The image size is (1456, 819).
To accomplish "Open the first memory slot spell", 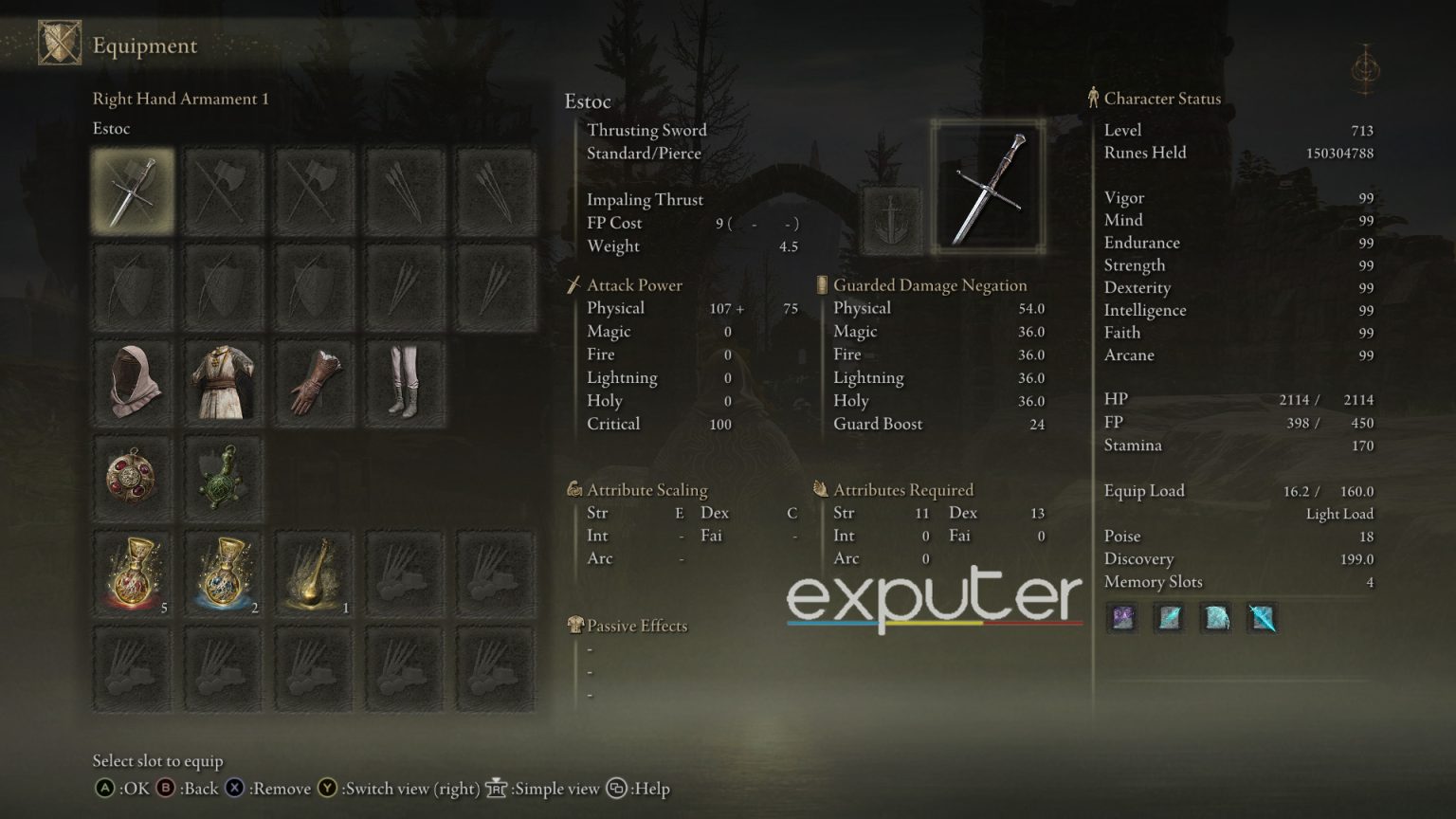I will click(1121, 618).
